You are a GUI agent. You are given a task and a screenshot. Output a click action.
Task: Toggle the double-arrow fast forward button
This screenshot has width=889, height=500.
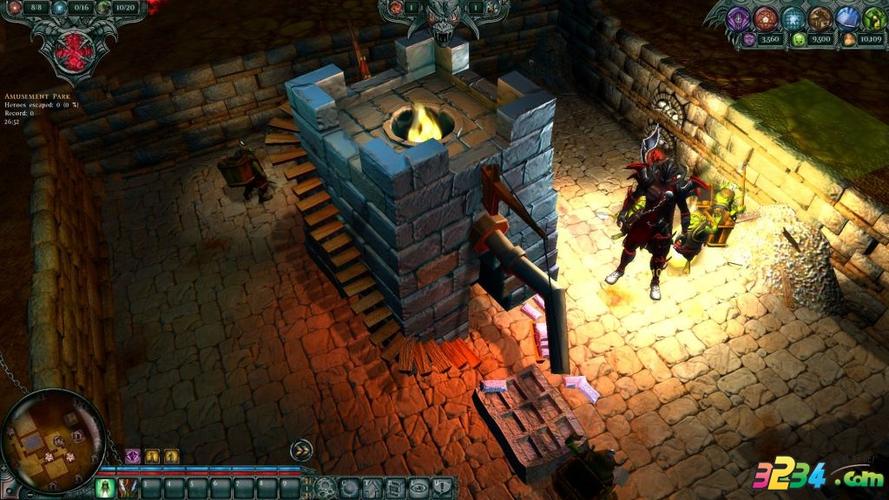click(301, 450)
